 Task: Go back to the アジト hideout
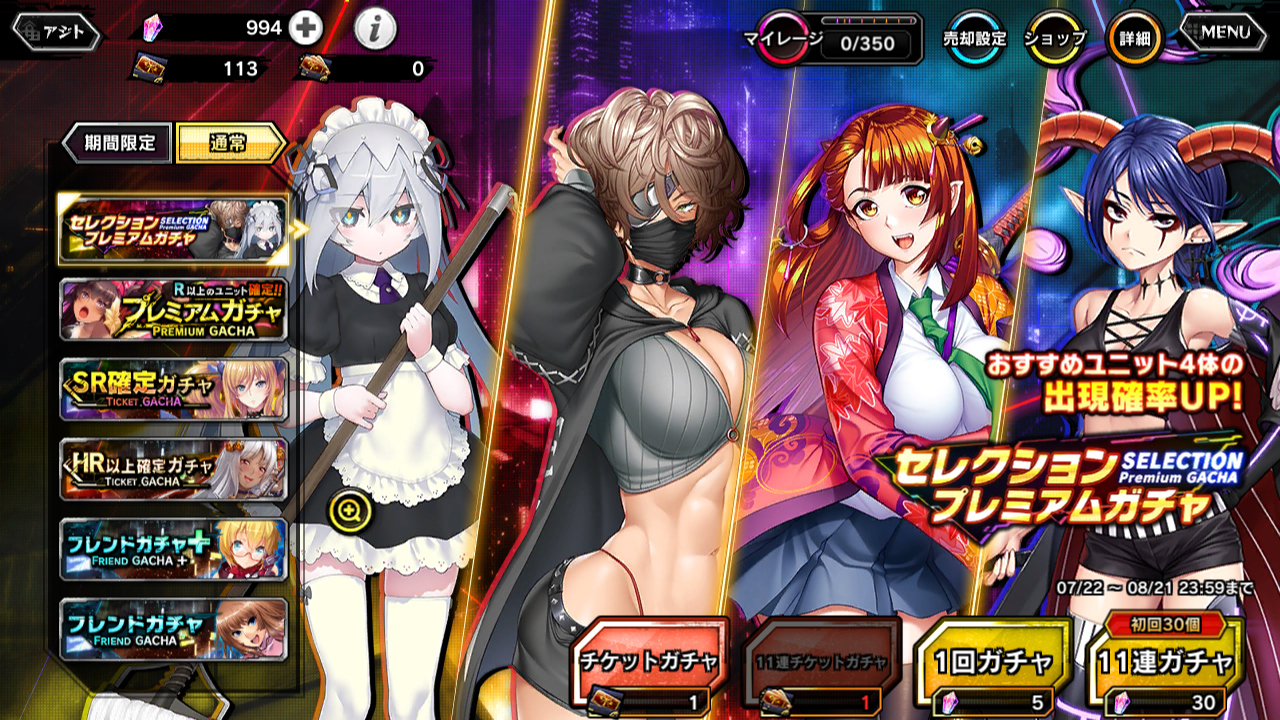(x=57, y=32)
